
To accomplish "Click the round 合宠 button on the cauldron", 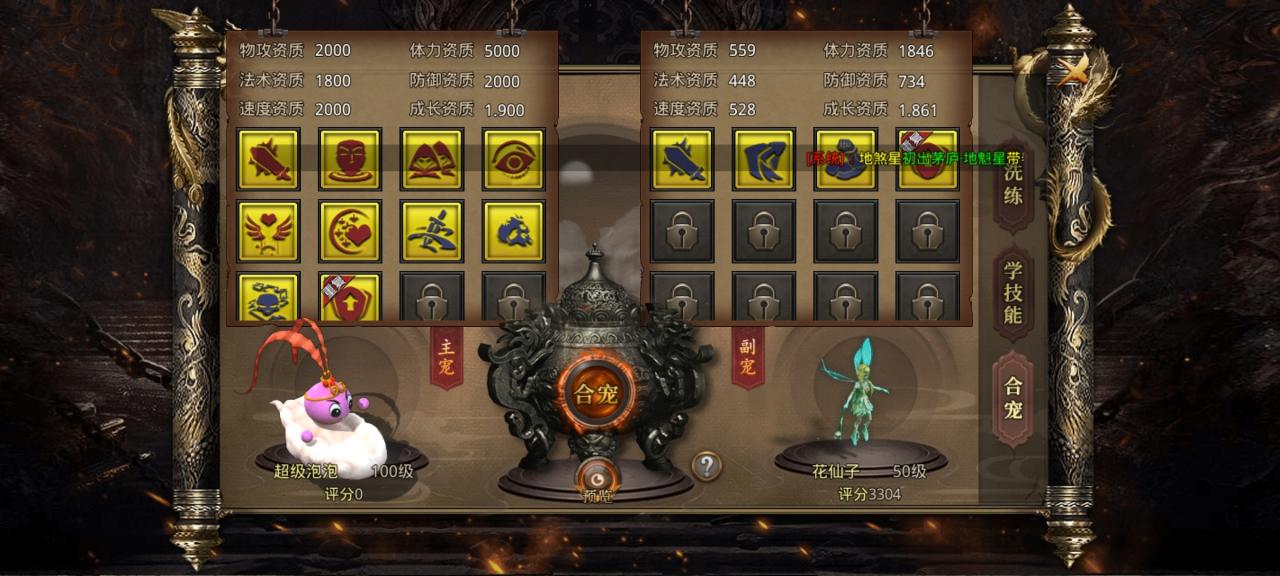I will pyautogui.click(x=596, y=392).
